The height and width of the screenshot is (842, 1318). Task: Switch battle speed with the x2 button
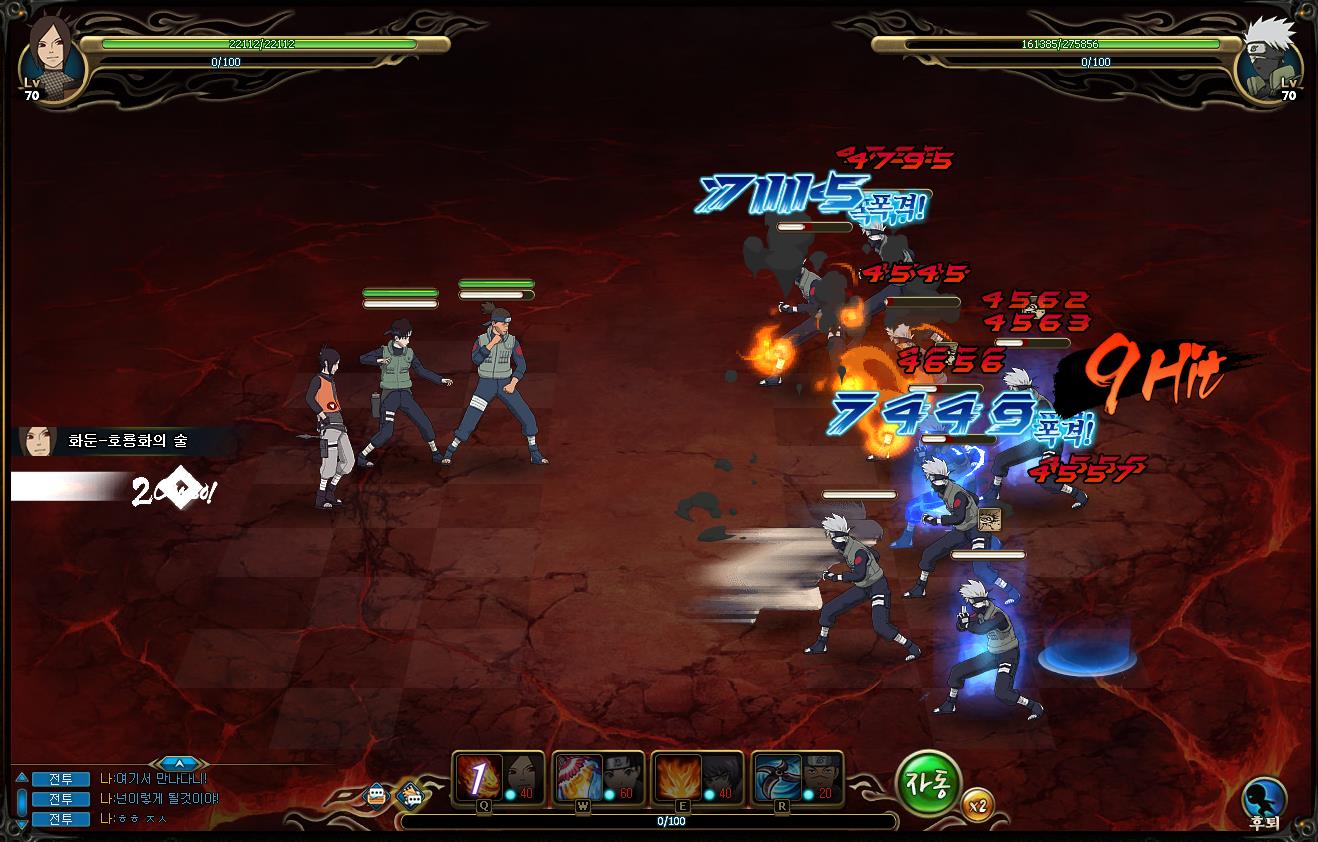point(978,805)
